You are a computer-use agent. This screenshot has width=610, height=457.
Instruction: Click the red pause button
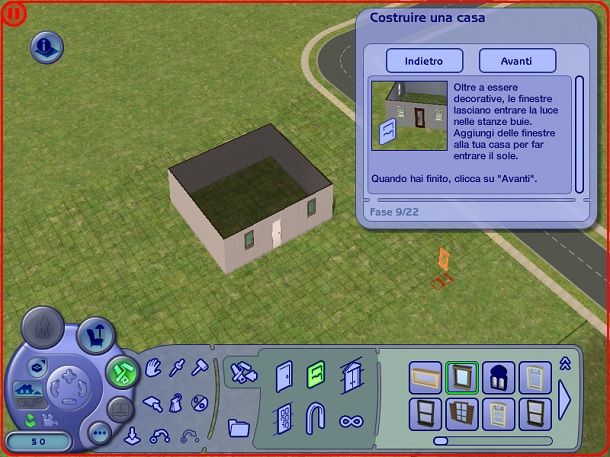click(15, 15)
